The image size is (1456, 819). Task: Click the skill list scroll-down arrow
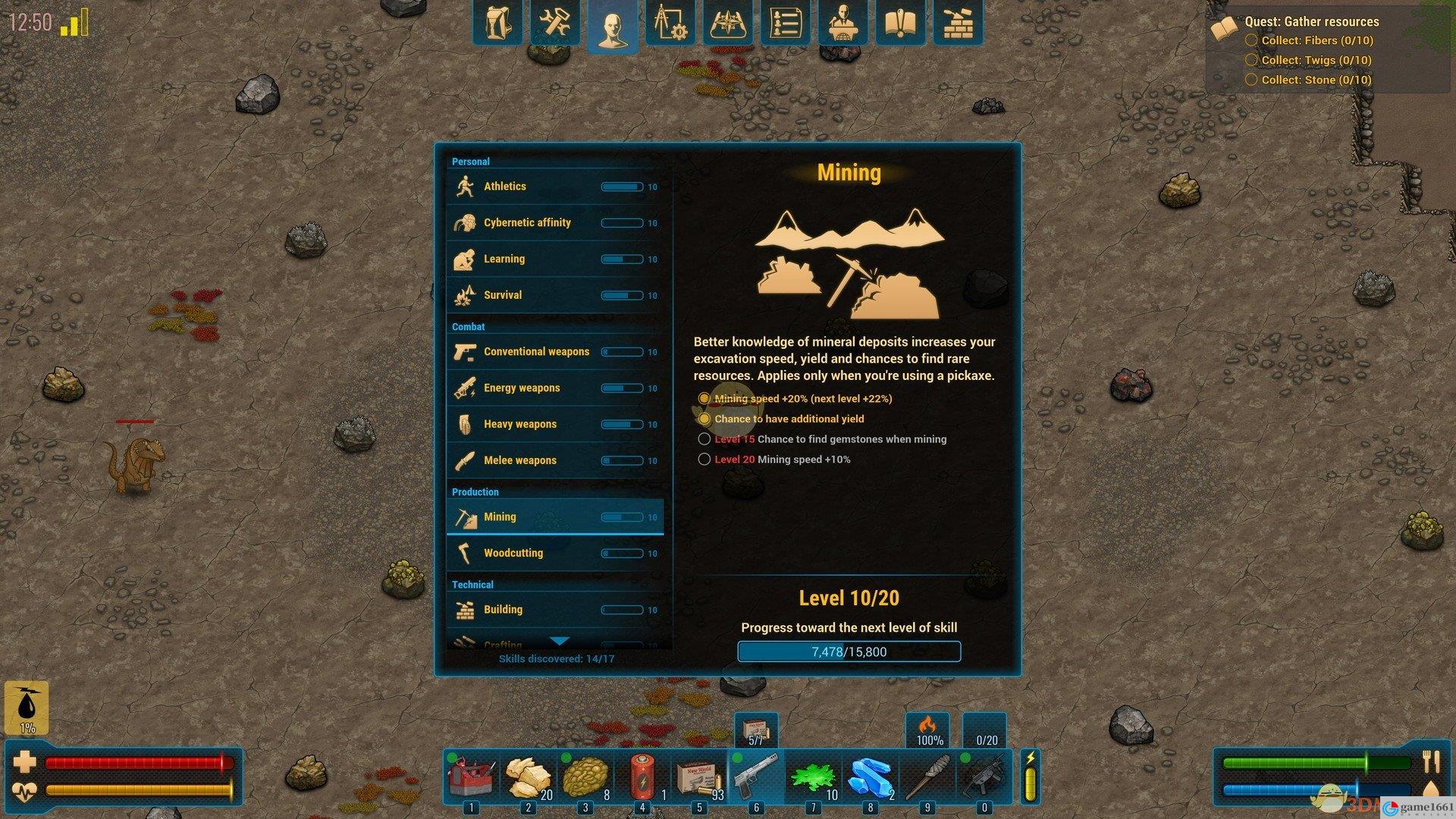[x=559, y=642]
